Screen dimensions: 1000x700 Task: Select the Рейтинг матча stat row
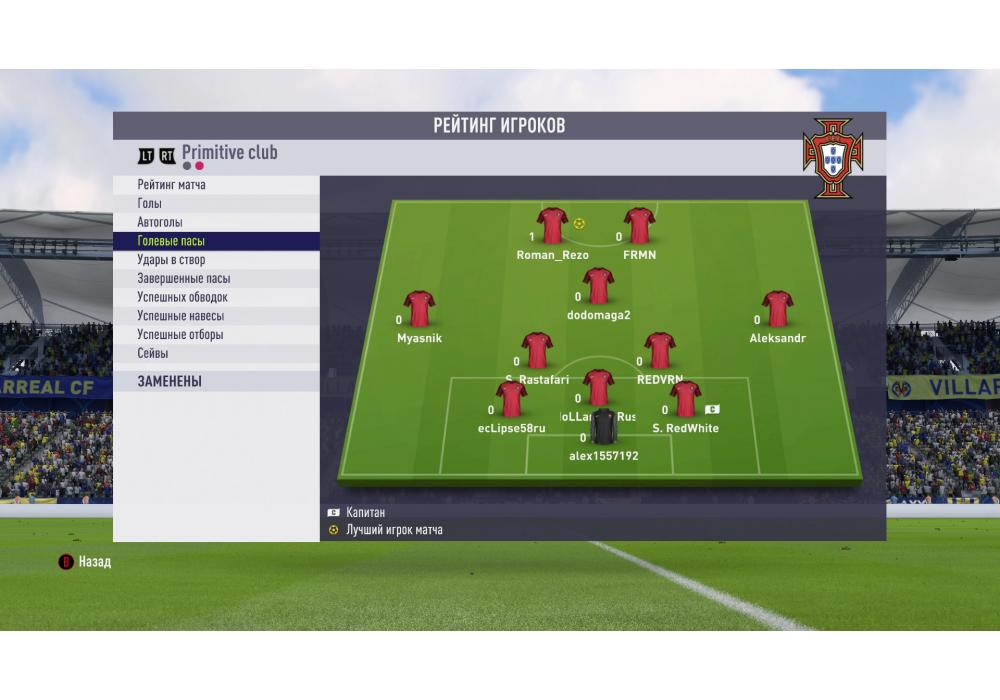pyautogui.click(x=216, y=185)
